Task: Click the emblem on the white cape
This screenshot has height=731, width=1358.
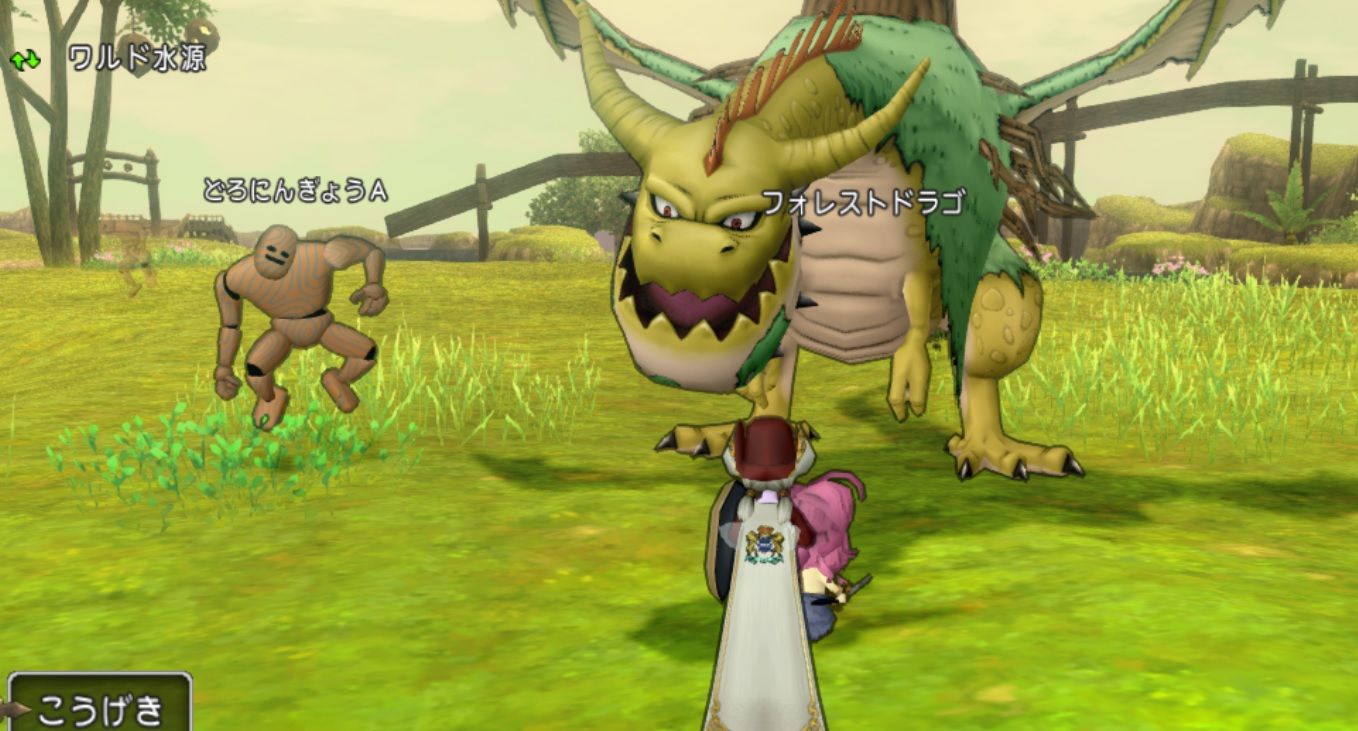Action: click(765, 540)
